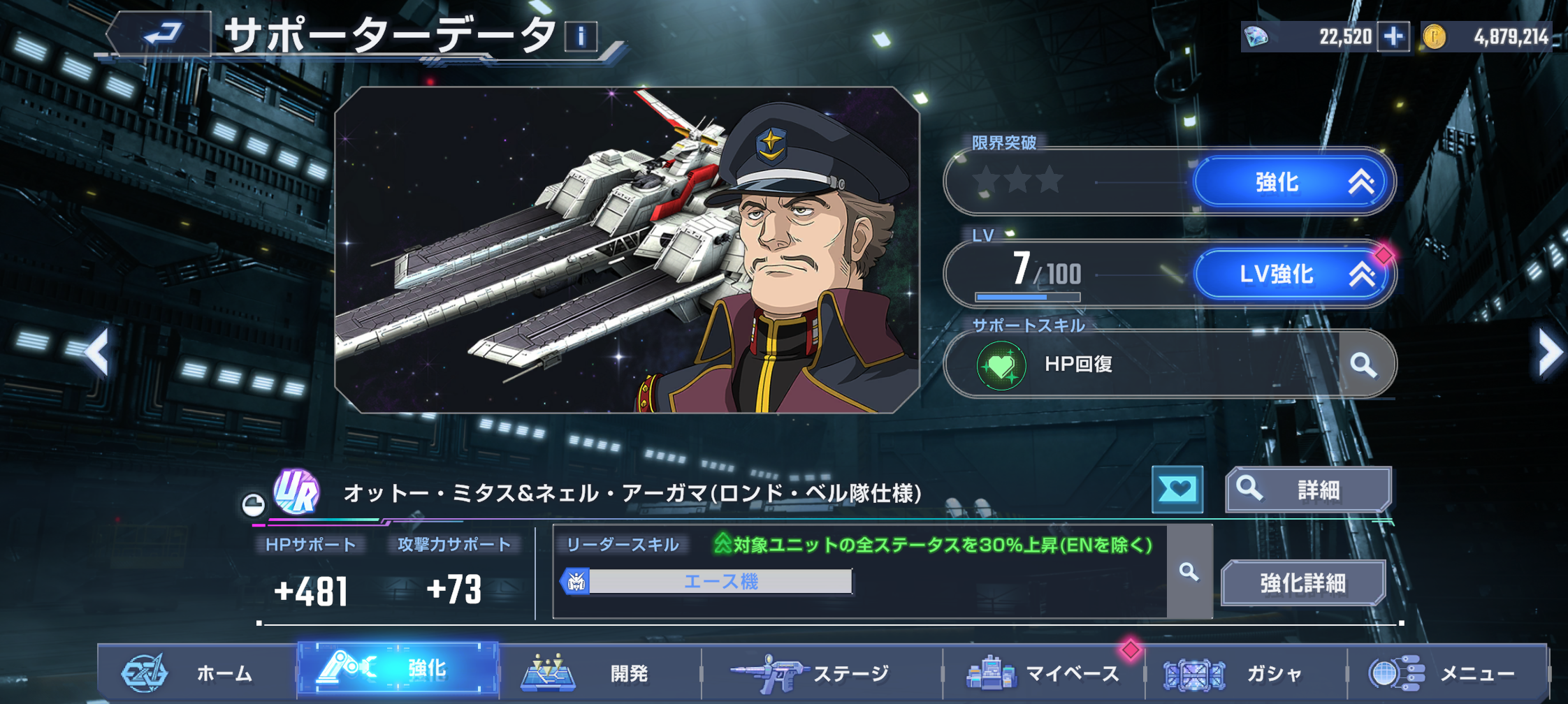Open the 開発 development menu
This screenshot has height=704, width=1568.
click(x=600, y=673)
